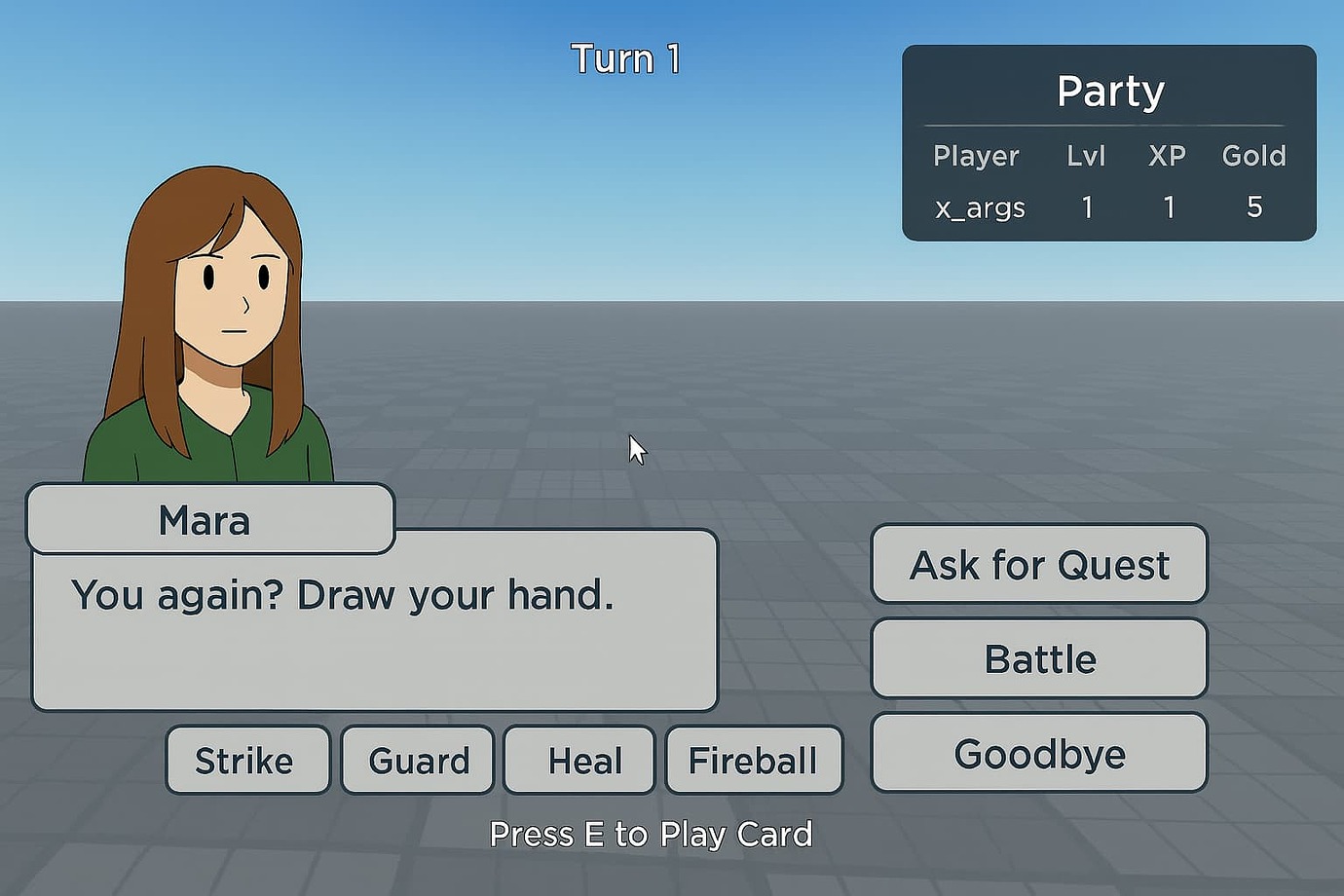Click the Party panel header
The width and height of the screenshot is (1344, 896).
pos(1110,91)
